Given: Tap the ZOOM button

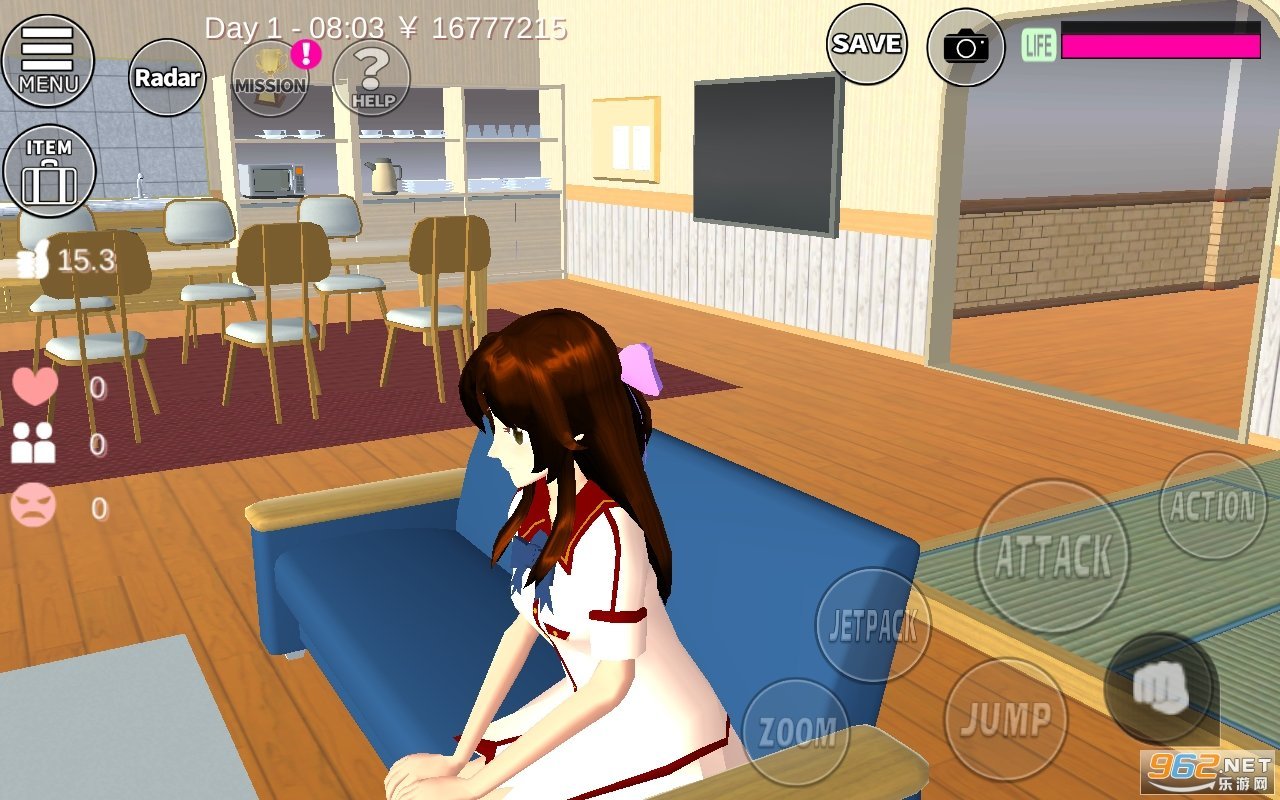Looking at the screenshot, I should tap(796, 731).
